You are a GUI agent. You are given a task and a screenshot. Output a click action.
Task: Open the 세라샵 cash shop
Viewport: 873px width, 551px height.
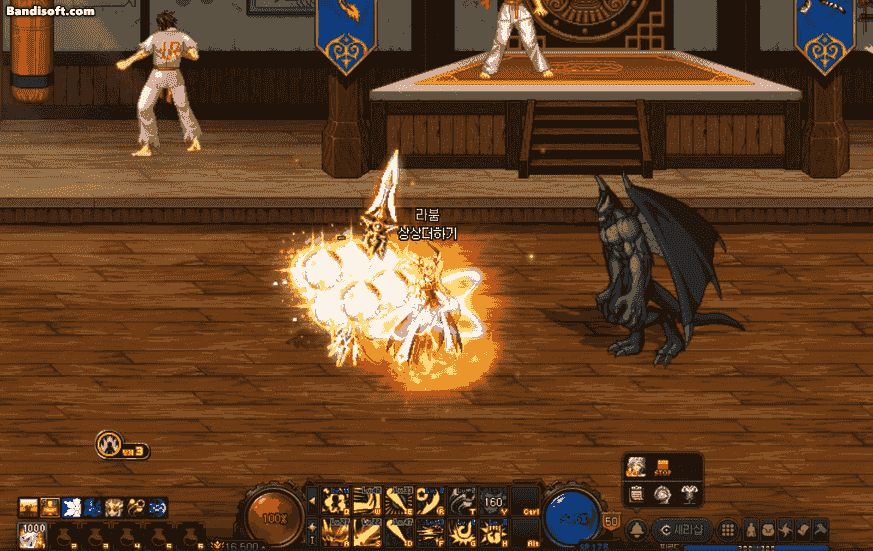point(682,529)
